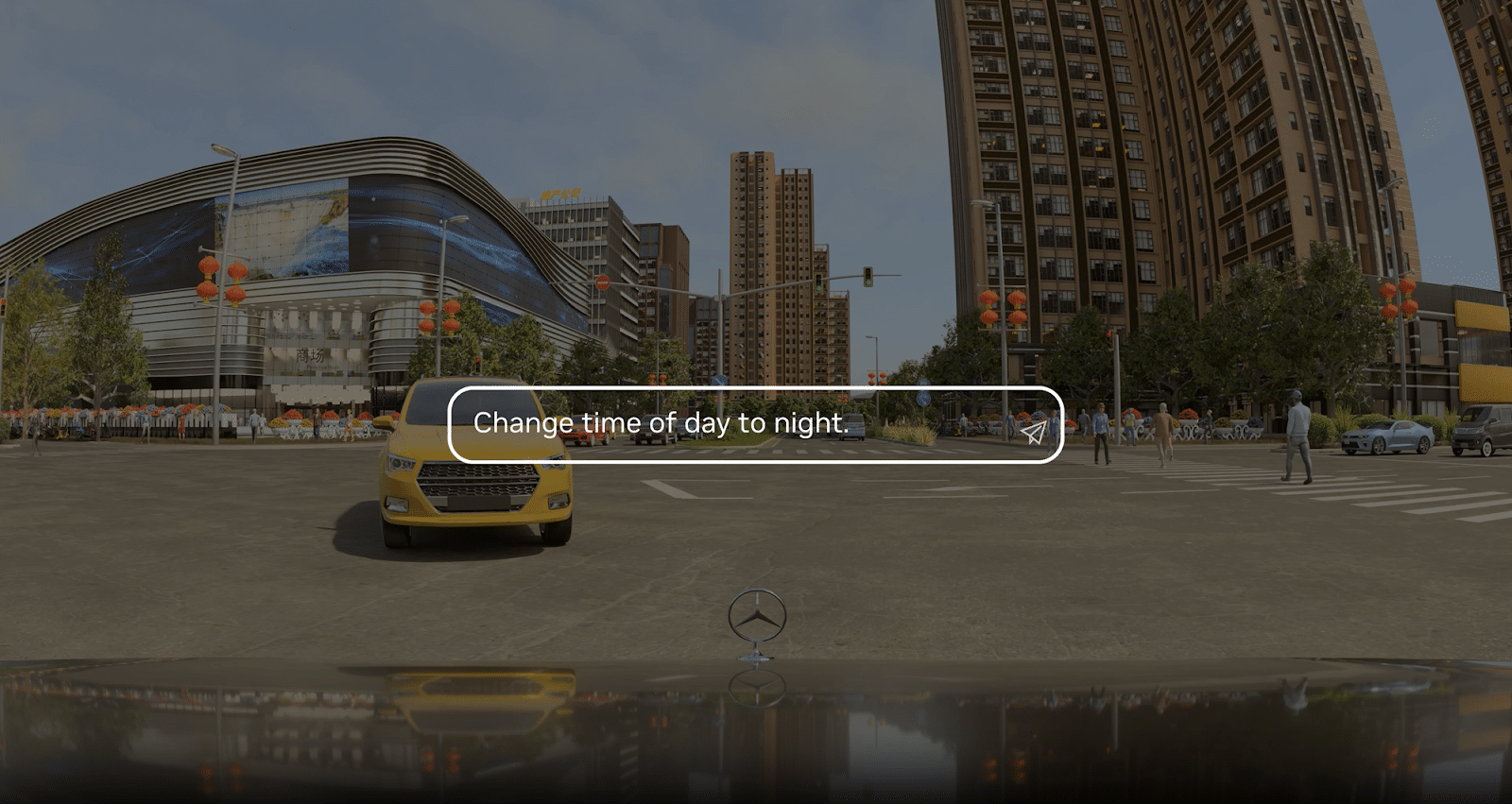
Task: Click the no-entry road sign icon
Action: (604, 282)
